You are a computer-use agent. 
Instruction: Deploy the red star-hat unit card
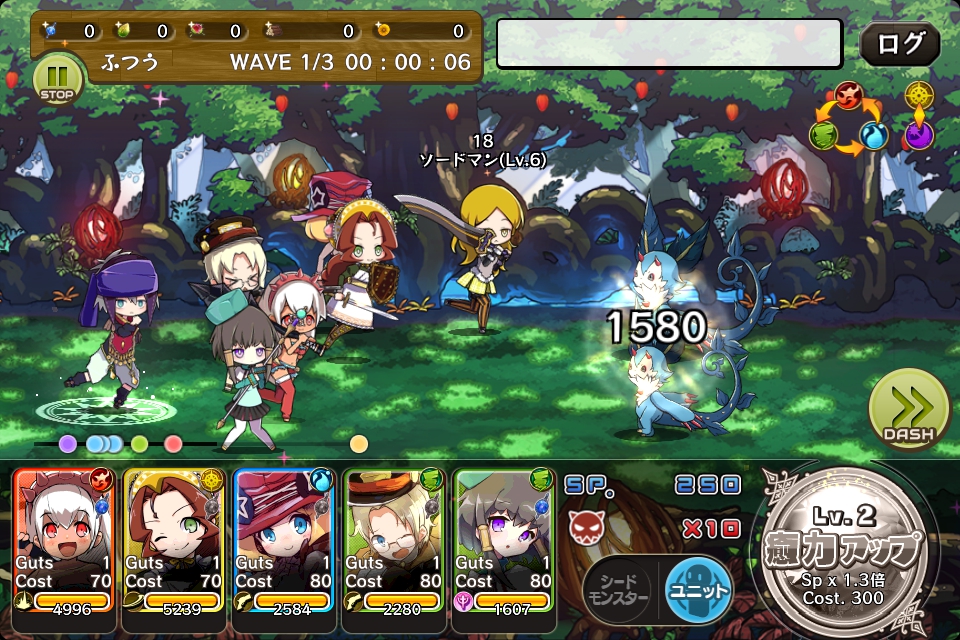[x=285, y=539]
